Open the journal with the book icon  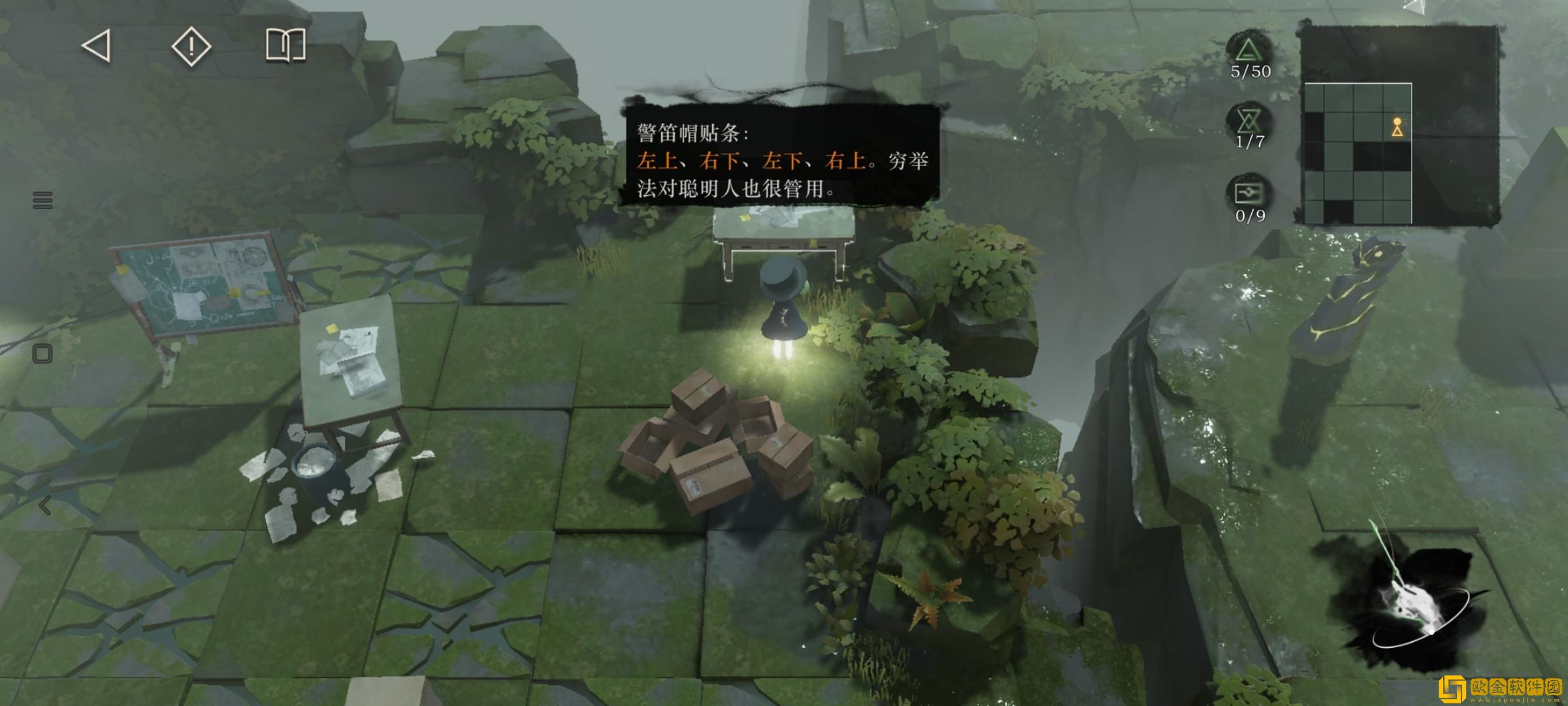[x=286, y=46]
